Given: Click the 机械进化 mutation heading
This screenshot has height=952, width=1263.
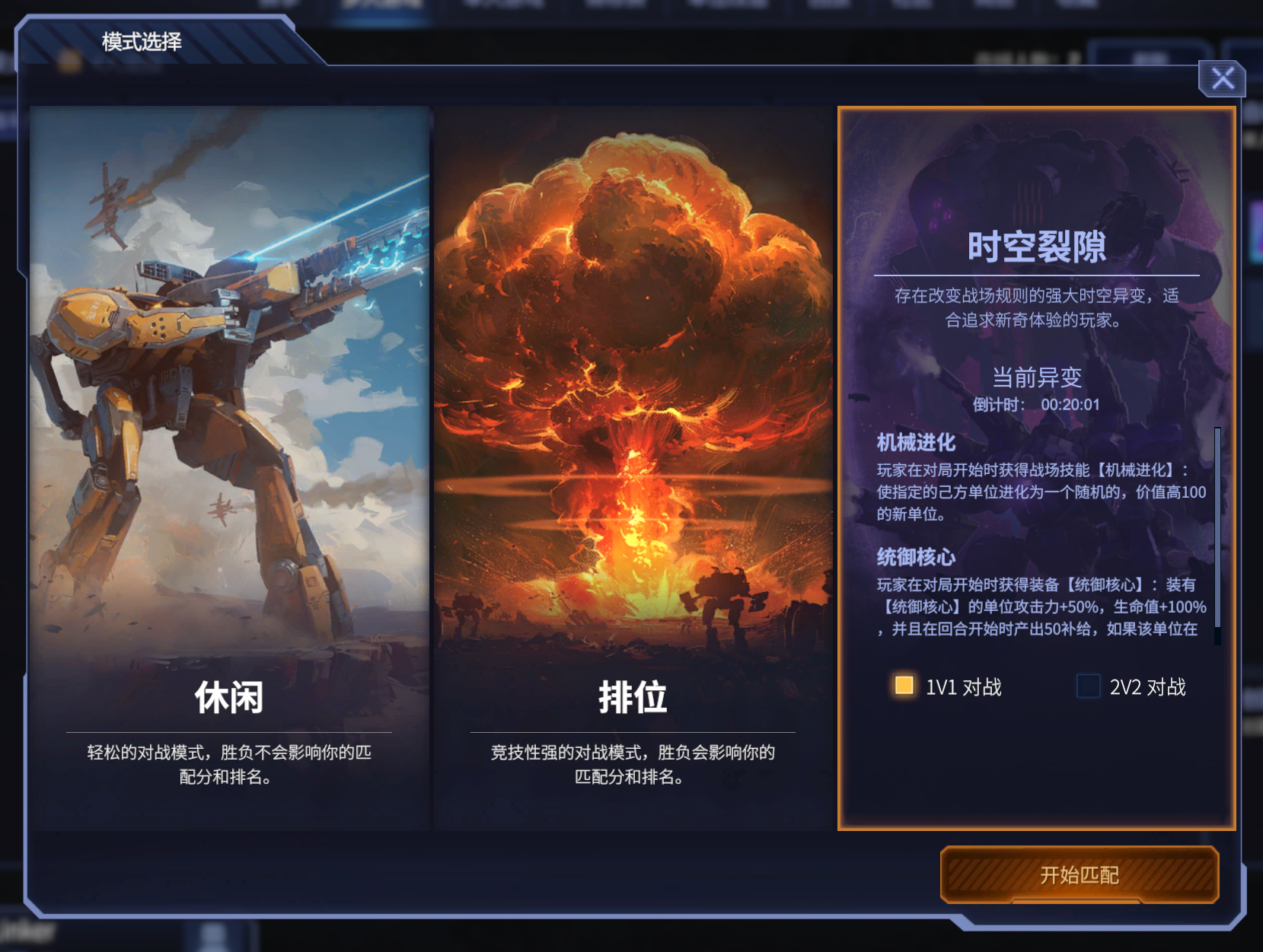Looking at the screenshot, I should click(915, 443).
